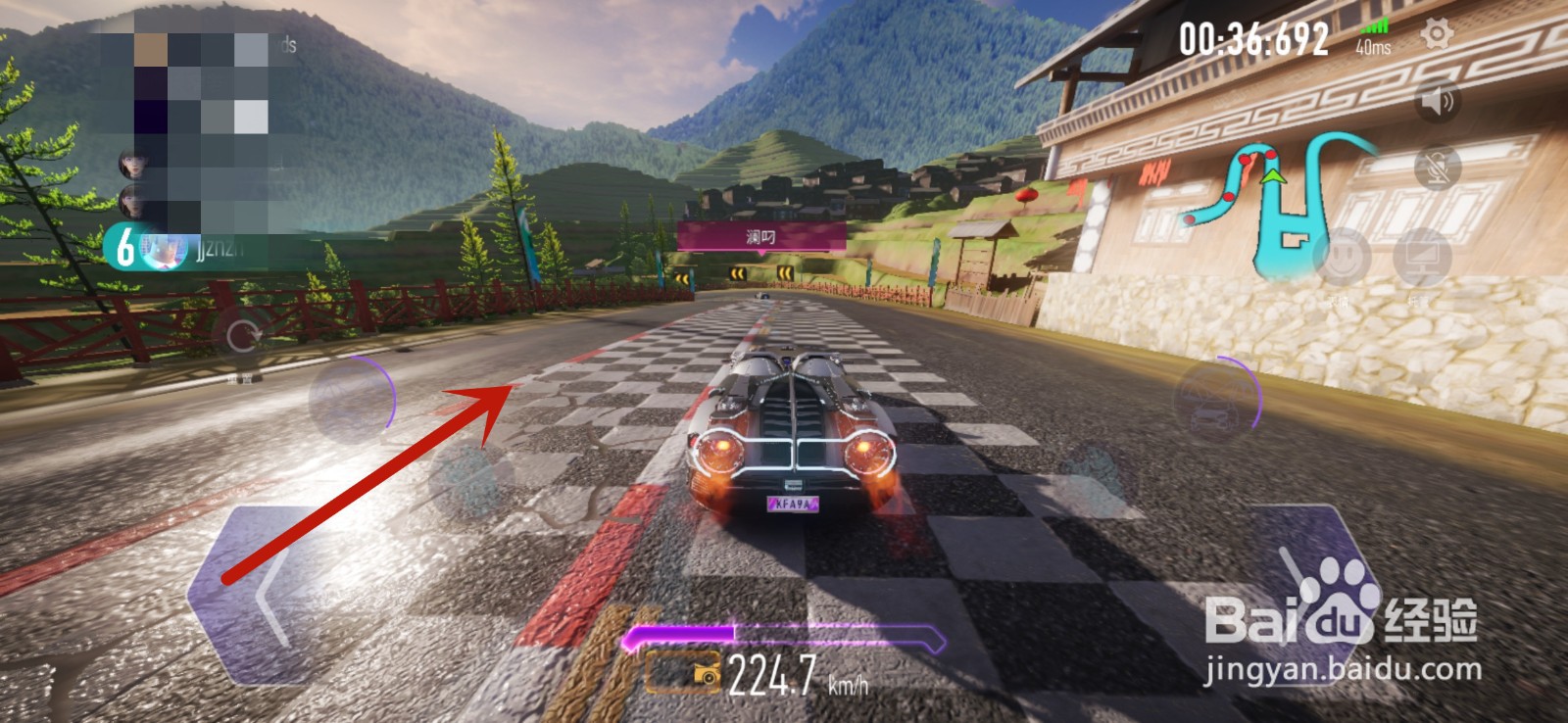The image size is (1568, 723).
Task: Toggle the speaker sound button
Action: 1438,101
